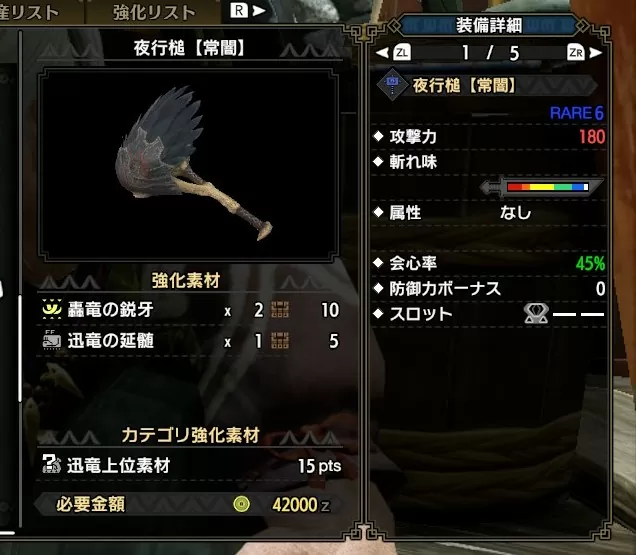Click the 夜行槌【常闇】 hammer preview image
This screenshot has height=555, width=636.
click(x=198, y=166)
